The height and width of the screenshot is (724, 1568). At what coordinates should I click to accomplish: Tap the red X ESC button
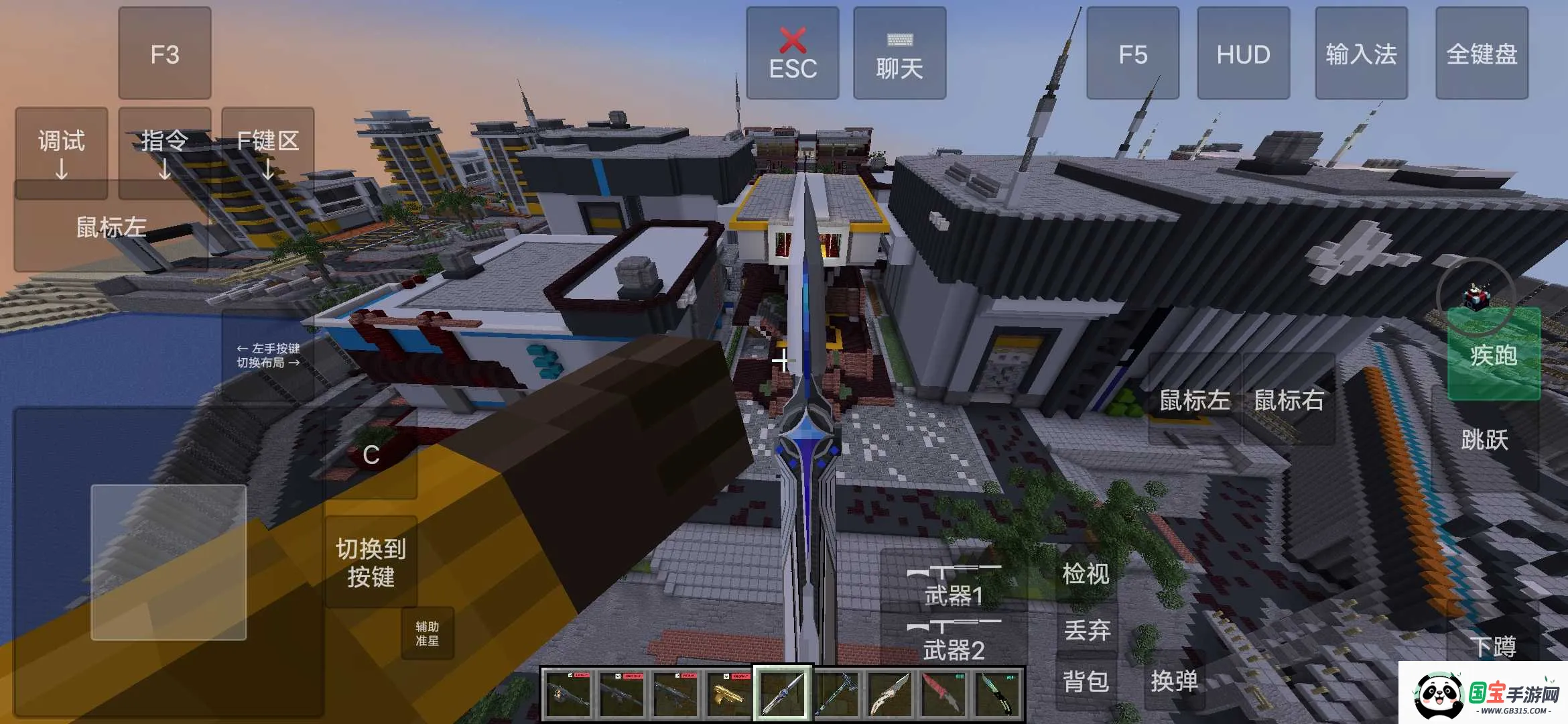[x=793, y=54]
